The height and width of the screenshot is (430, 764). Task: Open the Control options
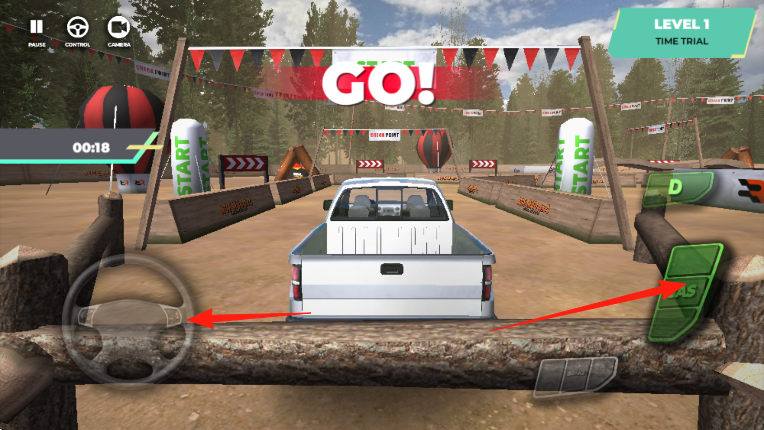(x=77, y=28)
